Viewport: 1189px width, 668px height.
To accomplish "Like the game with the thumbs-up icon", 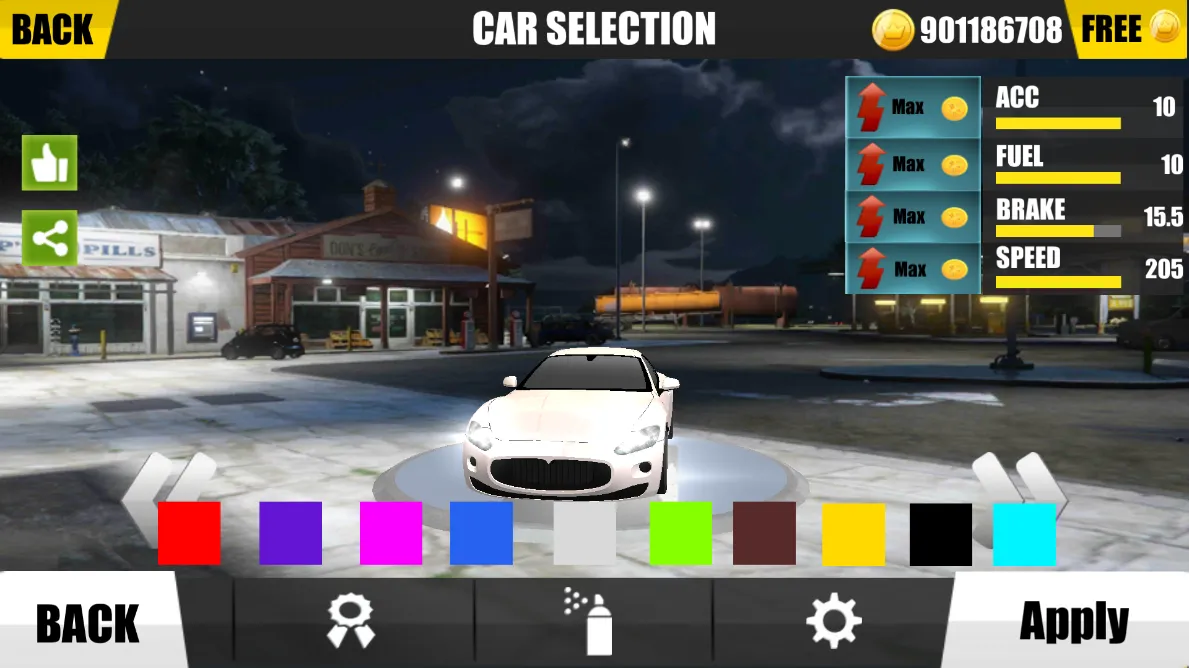I will pyautogui.click(x=50, y=163).
